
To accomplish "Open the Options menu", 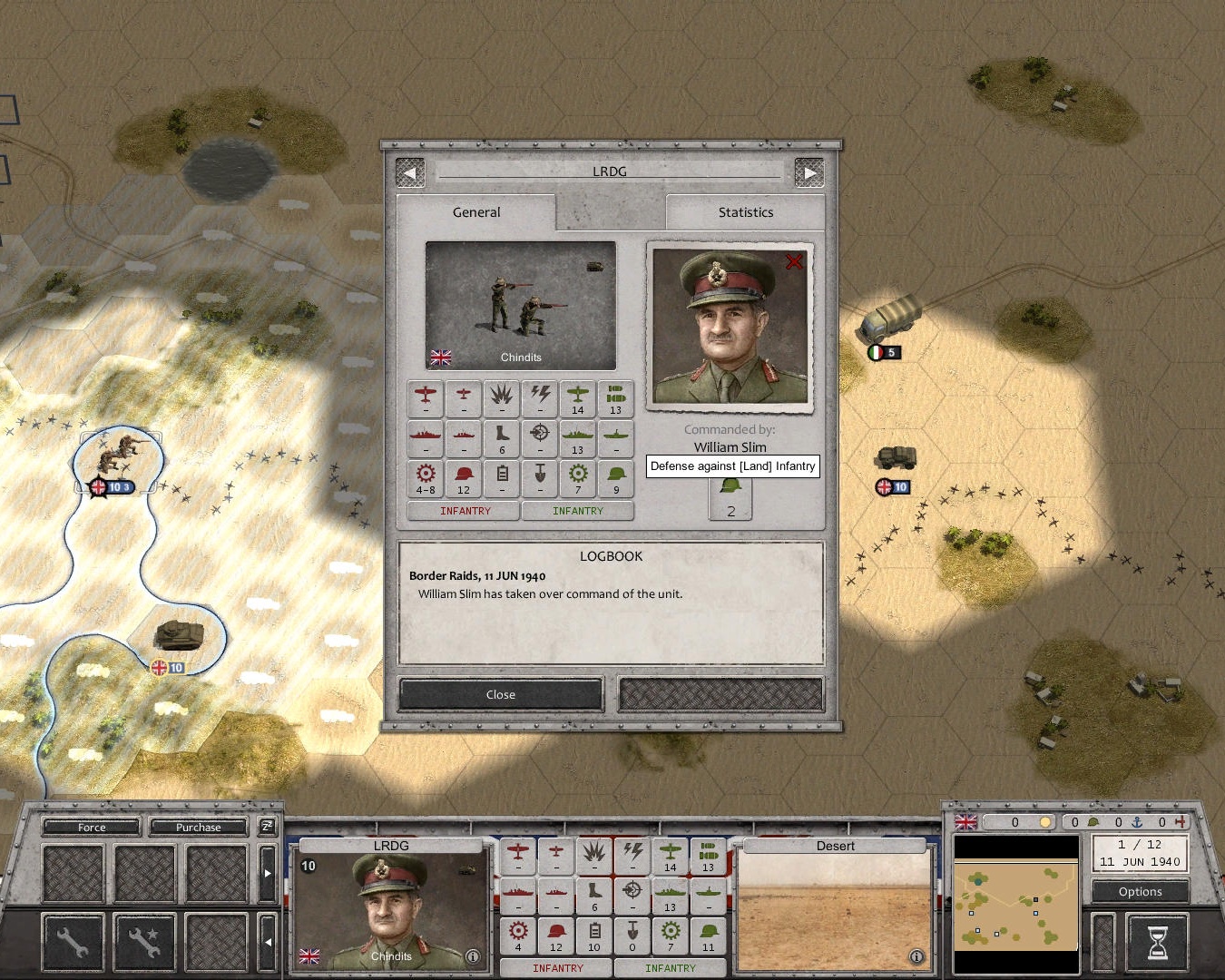I will [1140, 891].
